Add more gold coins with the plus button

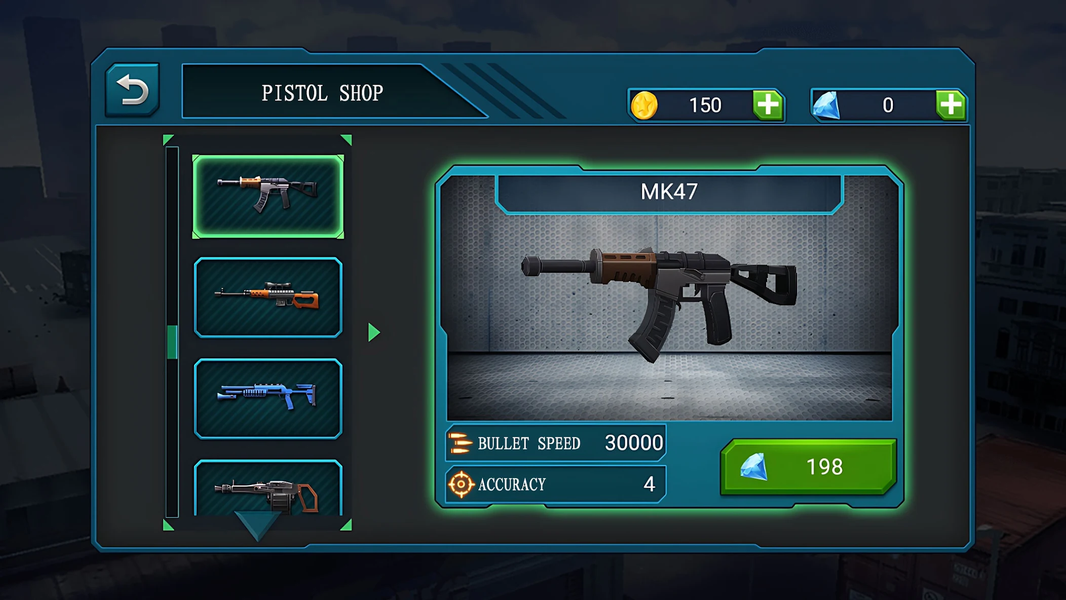click(768, 105)
